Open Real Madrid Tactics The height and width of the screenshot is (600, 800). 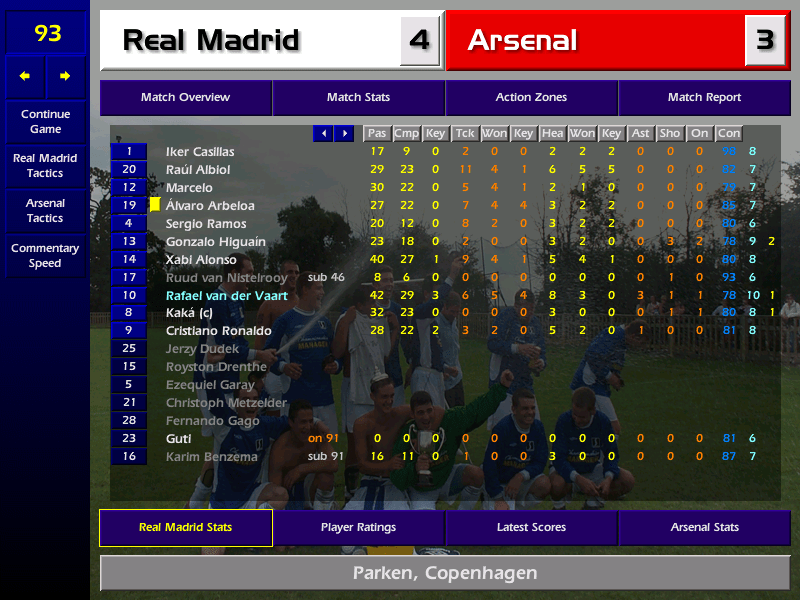(x=45, y=165)
